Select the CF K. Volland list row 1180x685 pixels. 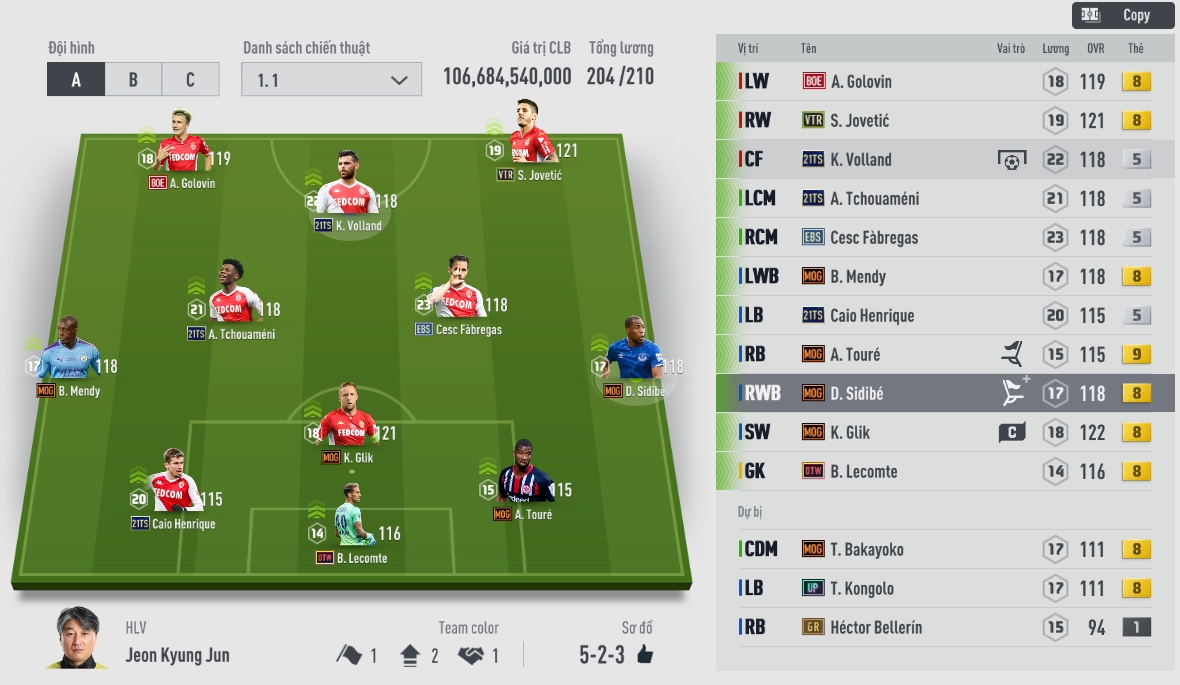point(945,160)
